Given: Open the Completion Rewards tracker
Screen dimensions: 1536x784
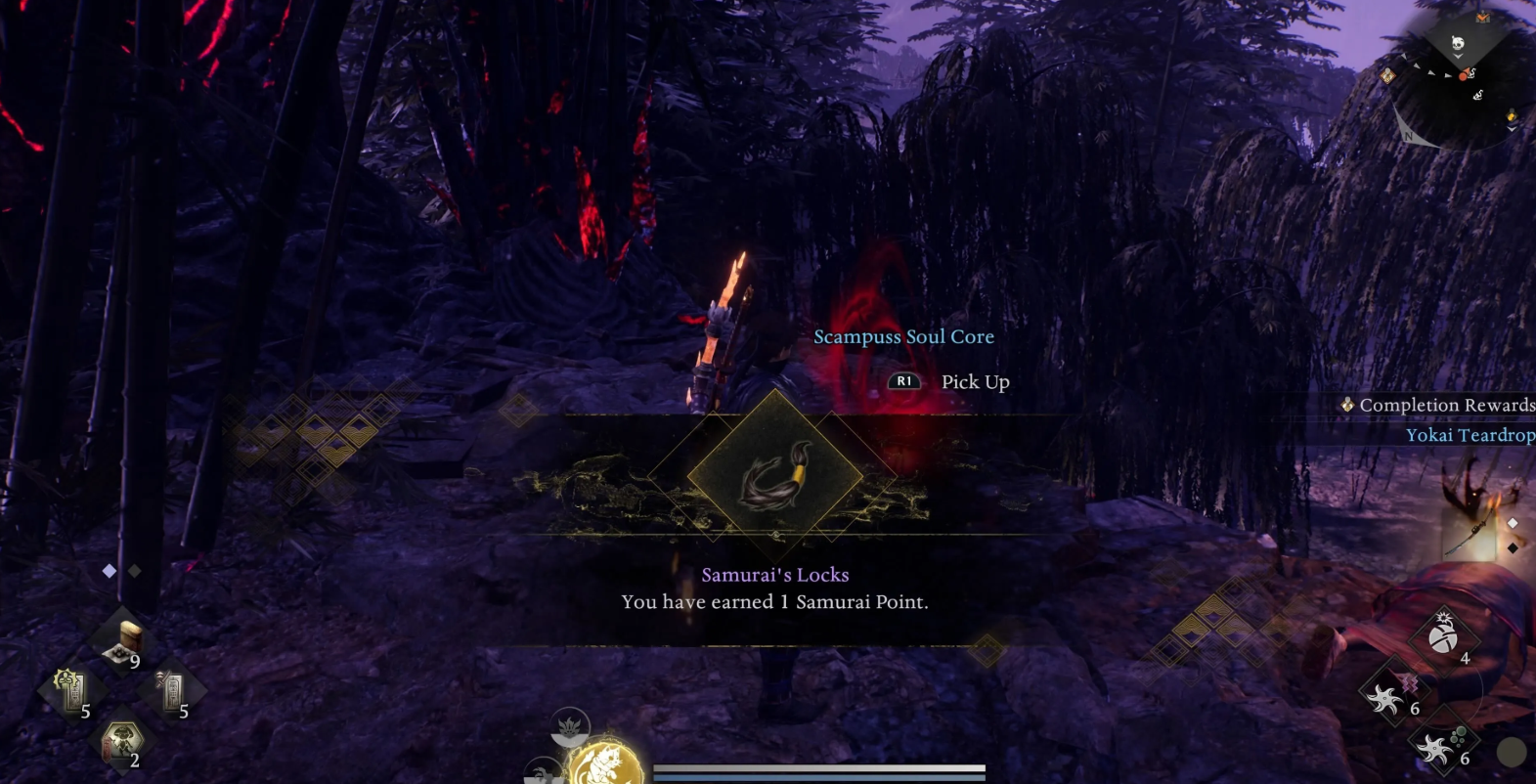Looking at the screenshot, I should click(x=1437, y=405).
